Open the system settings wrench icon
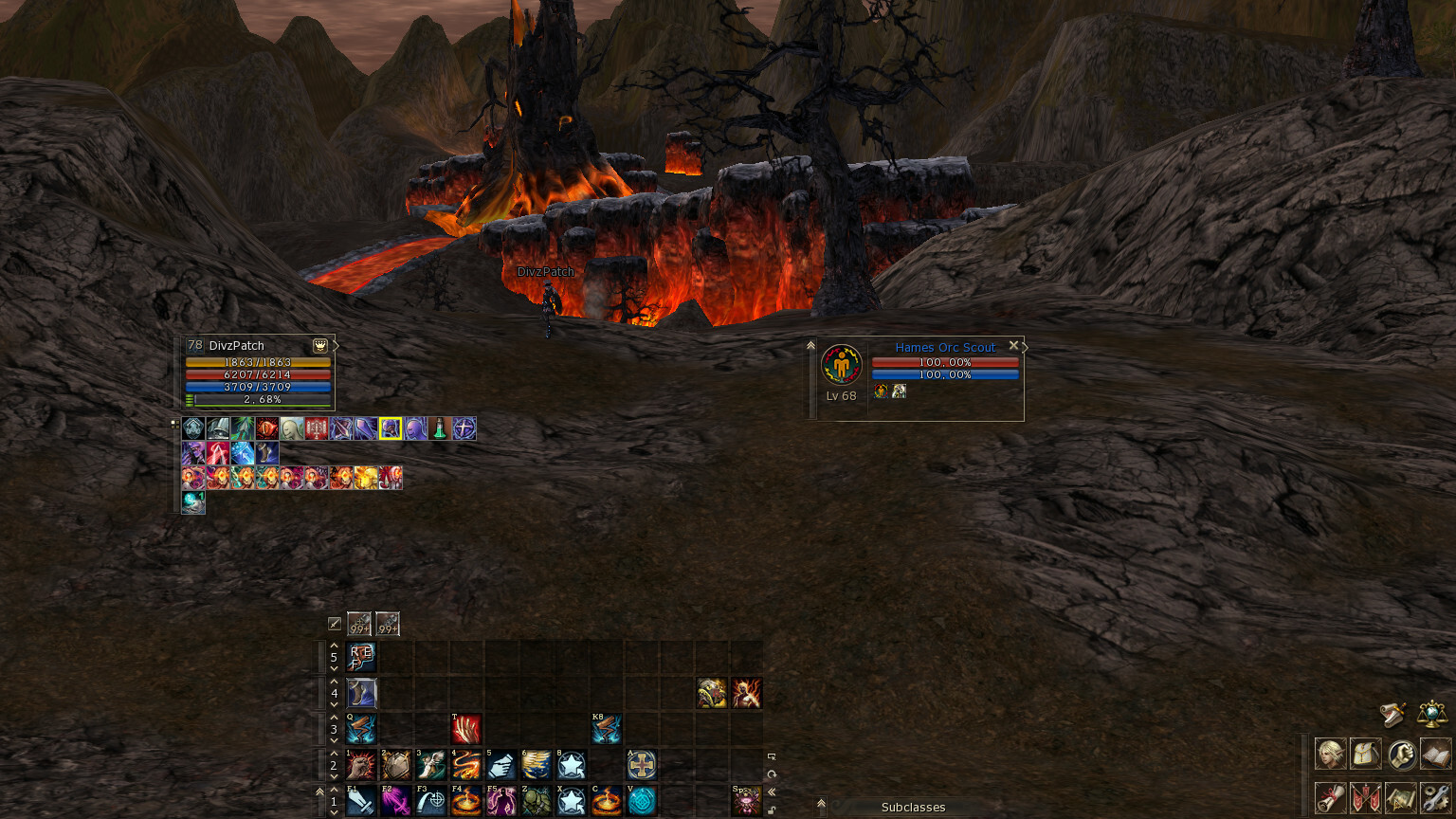 tap(1435, 797)
